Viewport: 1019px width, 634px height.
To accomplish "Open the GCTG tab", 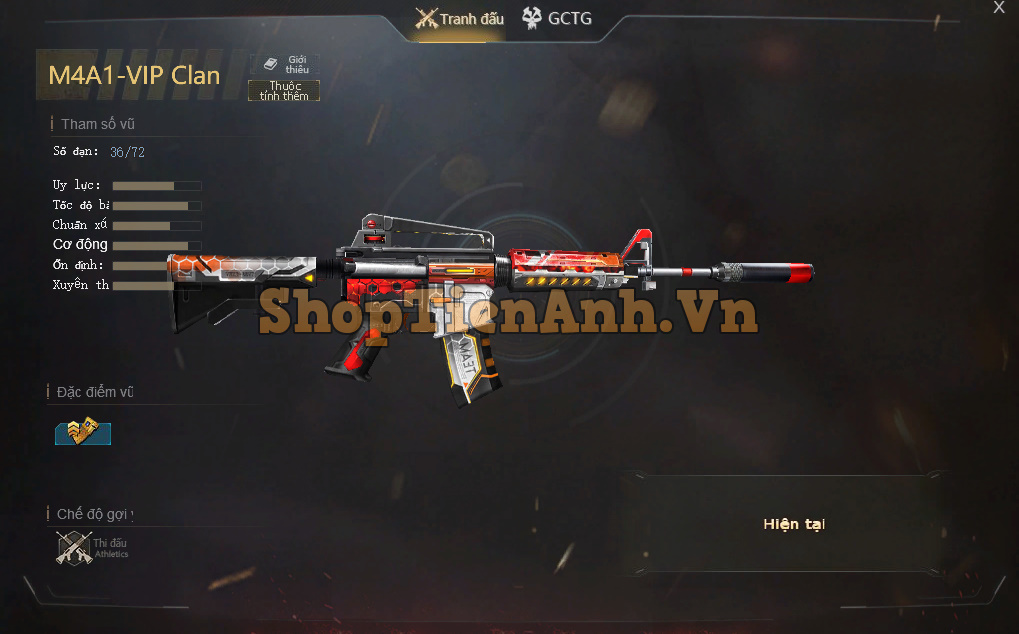I will tap(557, 18).
